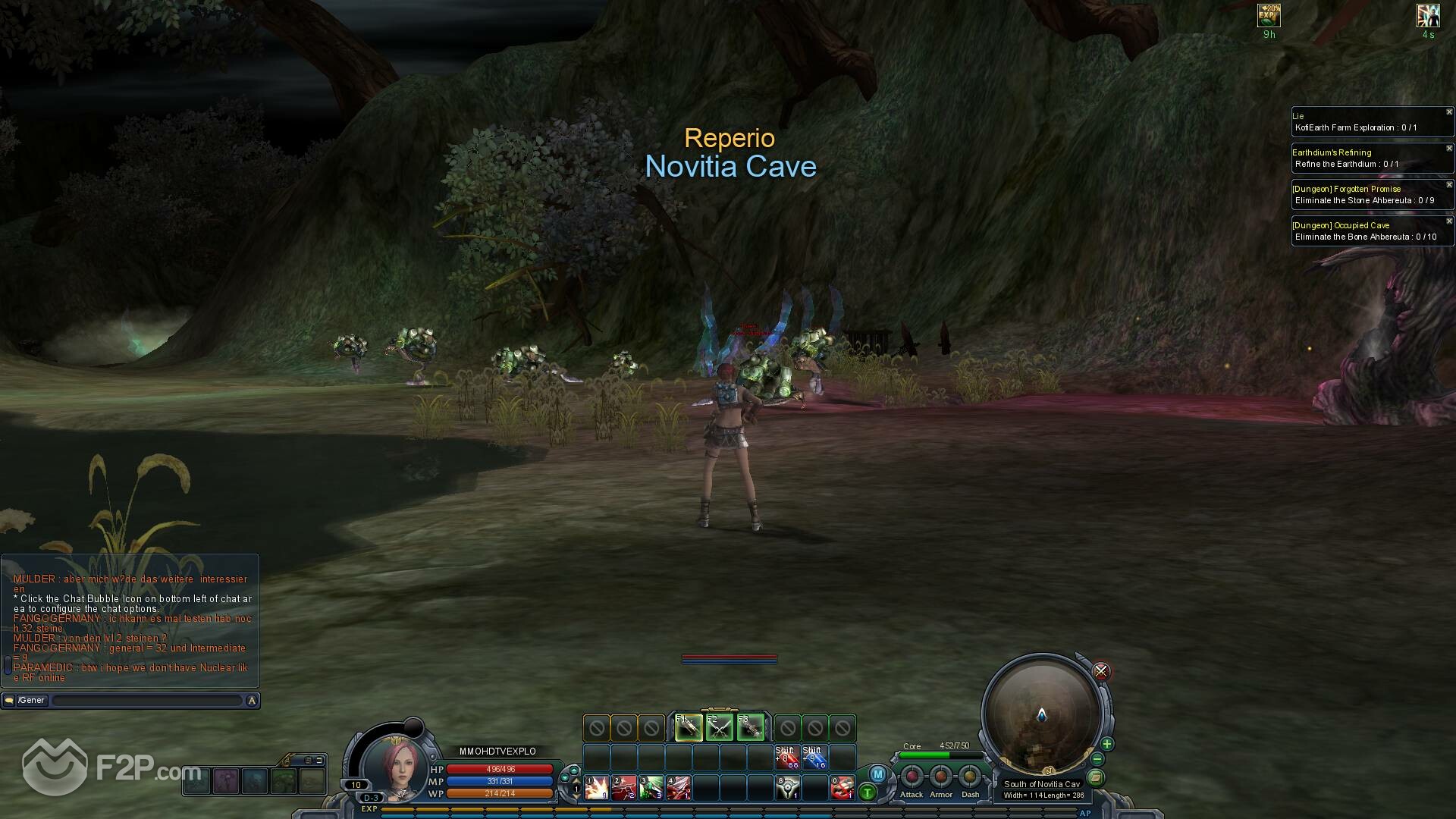
Task: Select the F1 weapon slot
Action: (689, 728)
